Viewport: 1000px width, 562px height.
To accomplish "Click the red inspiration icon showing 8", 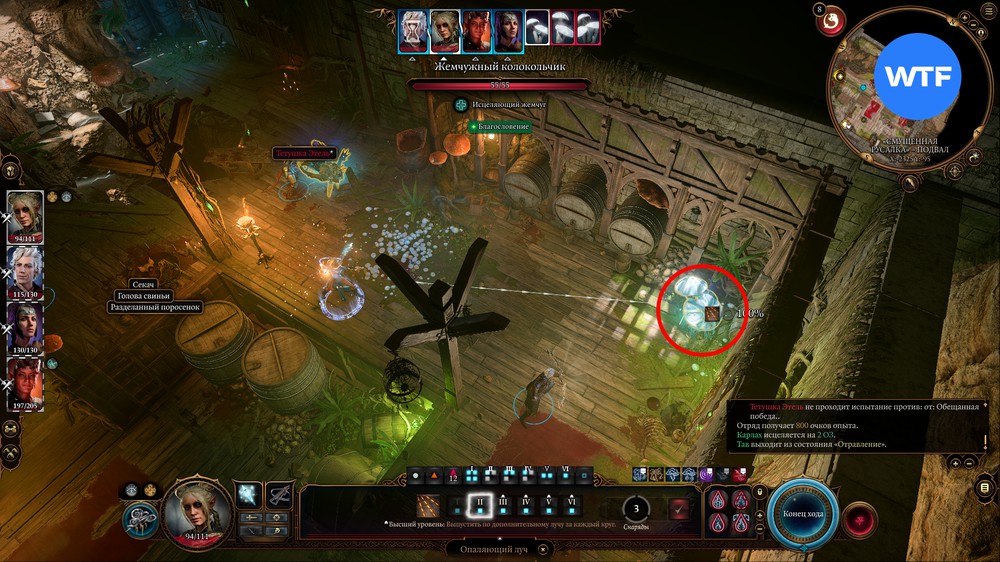I will [831, 19].
